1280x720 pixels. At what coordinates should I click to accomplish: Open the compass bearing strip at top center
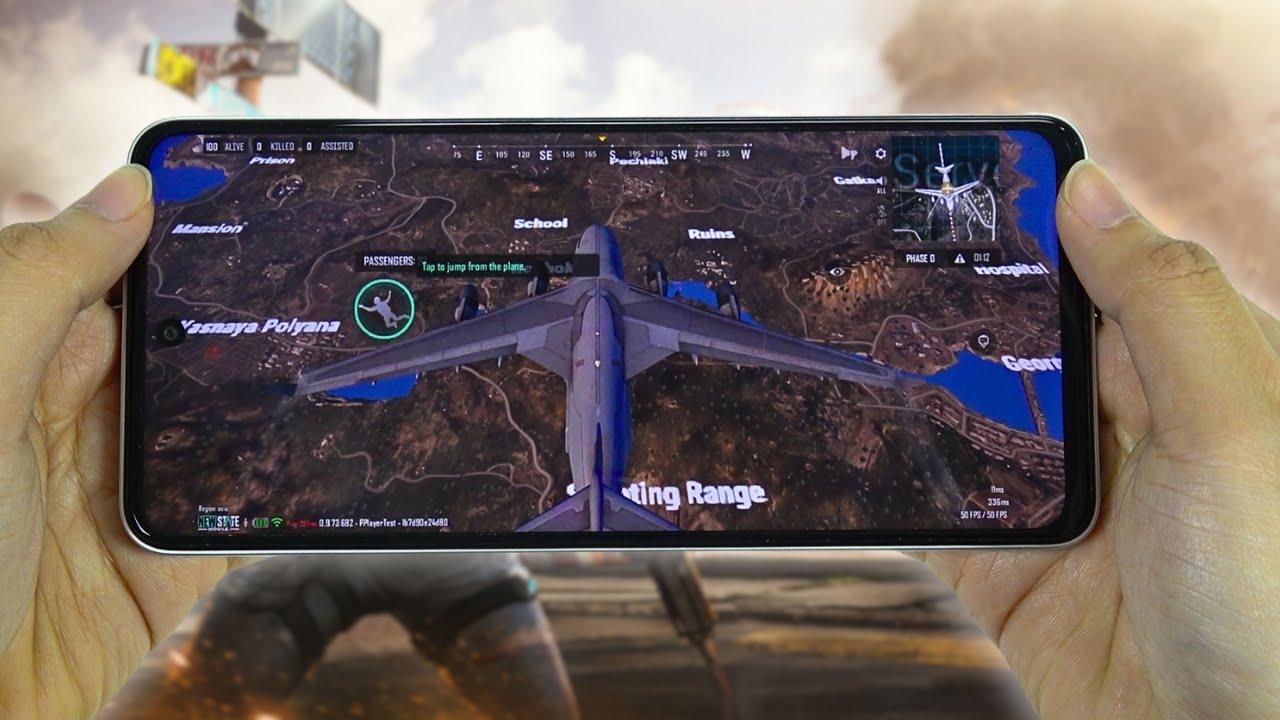pyautogui.click(x=605, y=155)
